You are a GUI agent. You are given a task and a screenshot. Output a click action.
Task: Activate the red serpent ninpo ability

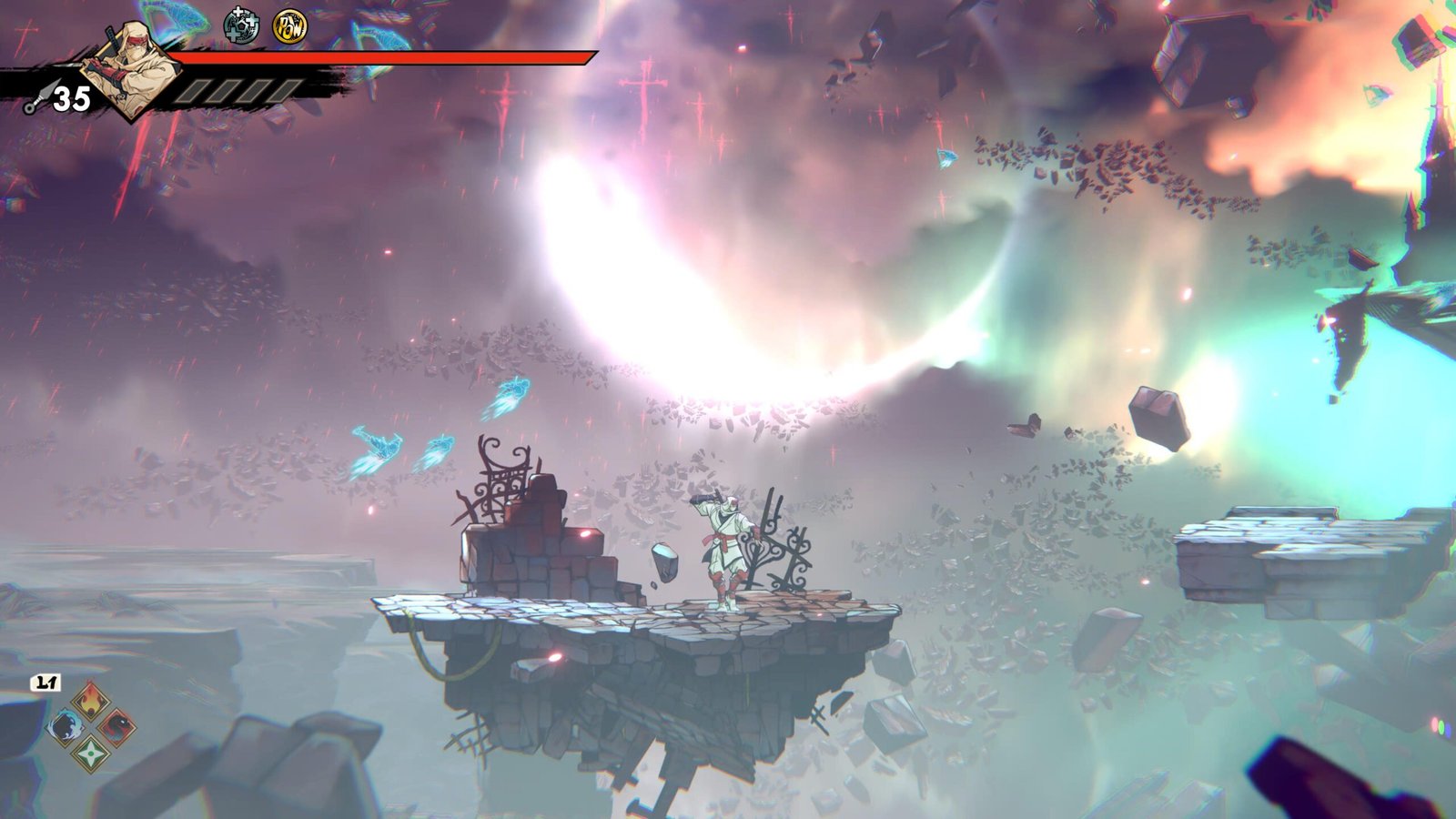click(117, 728)
